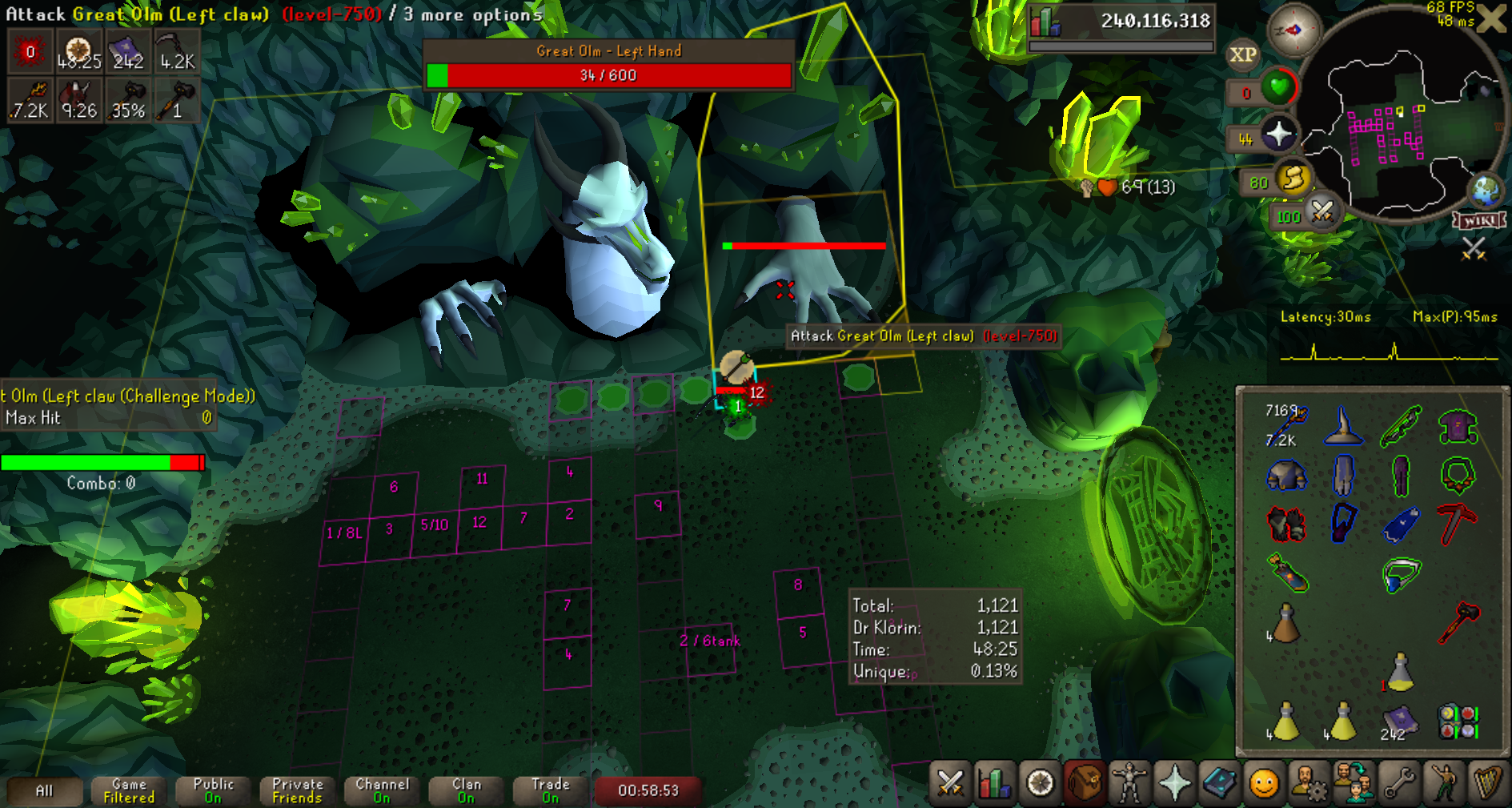Open the settings wrench tab
1512x808 pixels.
[x=1400, y=782]
